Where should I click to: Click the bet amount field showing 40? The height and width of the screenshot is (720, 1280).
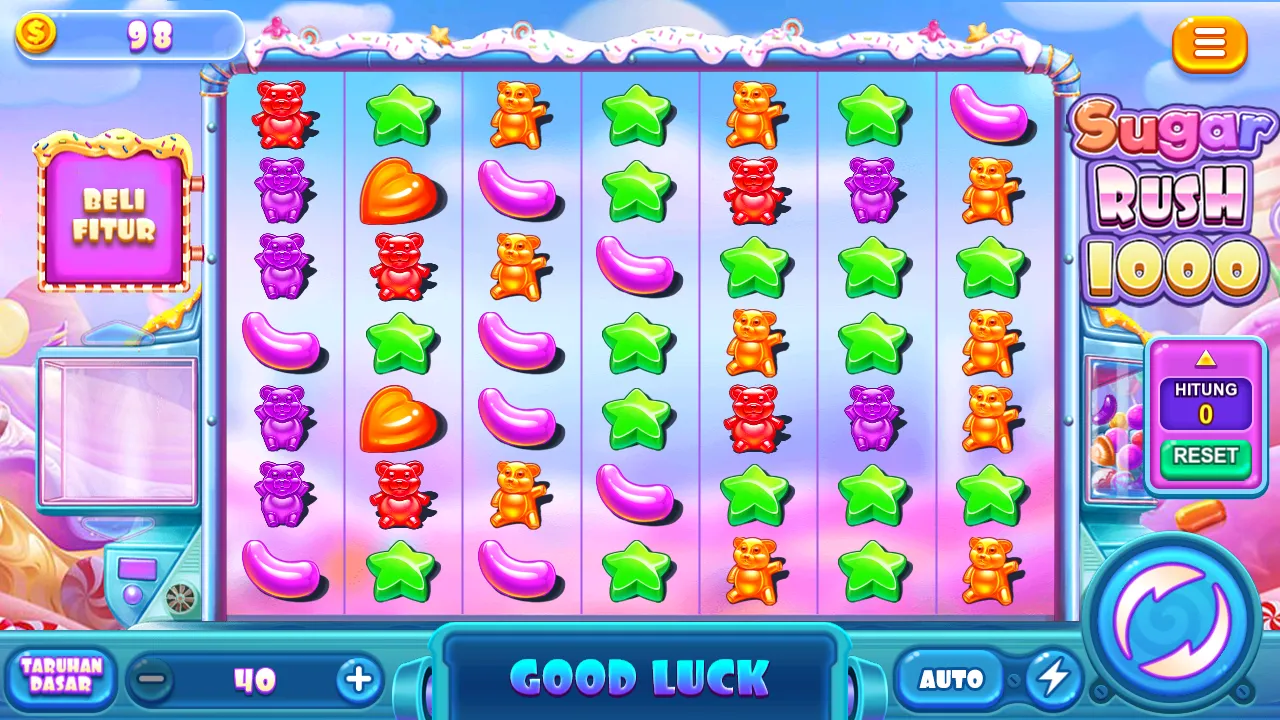pos(255,679)
